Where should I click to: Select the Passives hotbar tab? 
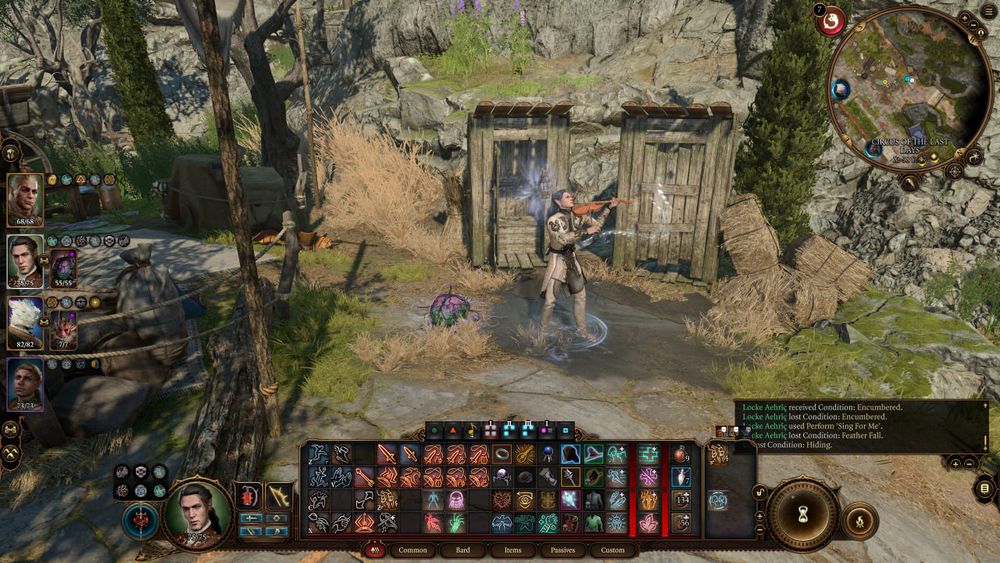pos(563,550)
